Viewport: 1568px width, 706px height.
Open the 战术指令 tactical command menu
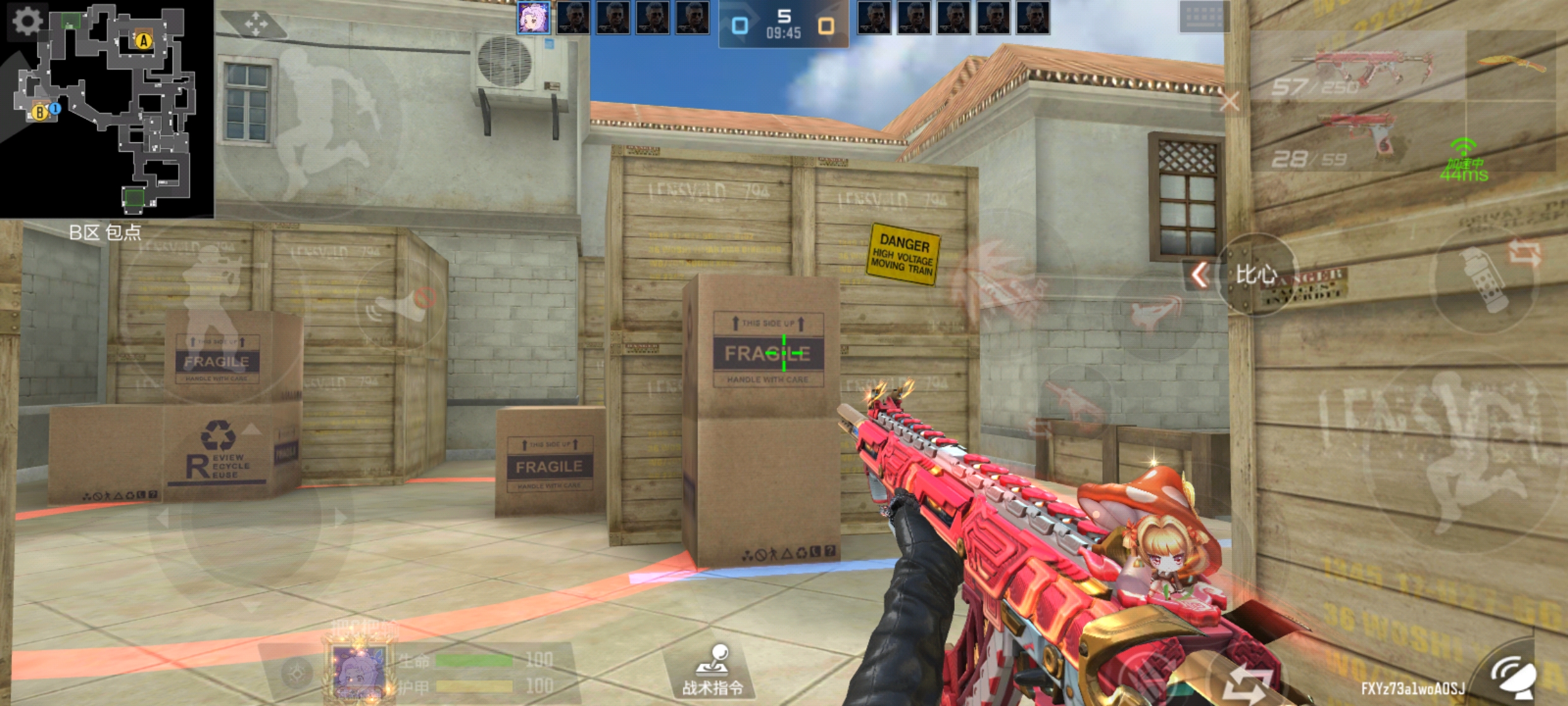[713, 671]
